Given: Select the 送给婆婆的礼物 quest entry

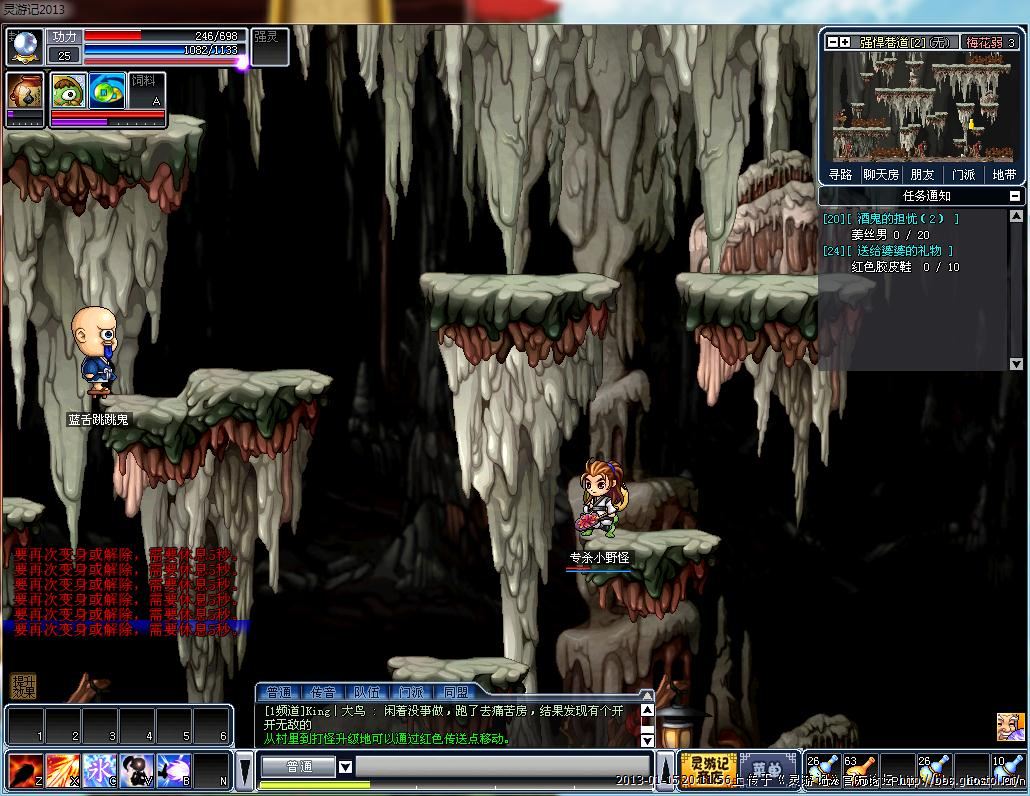Looking at the screenshot, I should pyautogui.click(x=888, y=251).
